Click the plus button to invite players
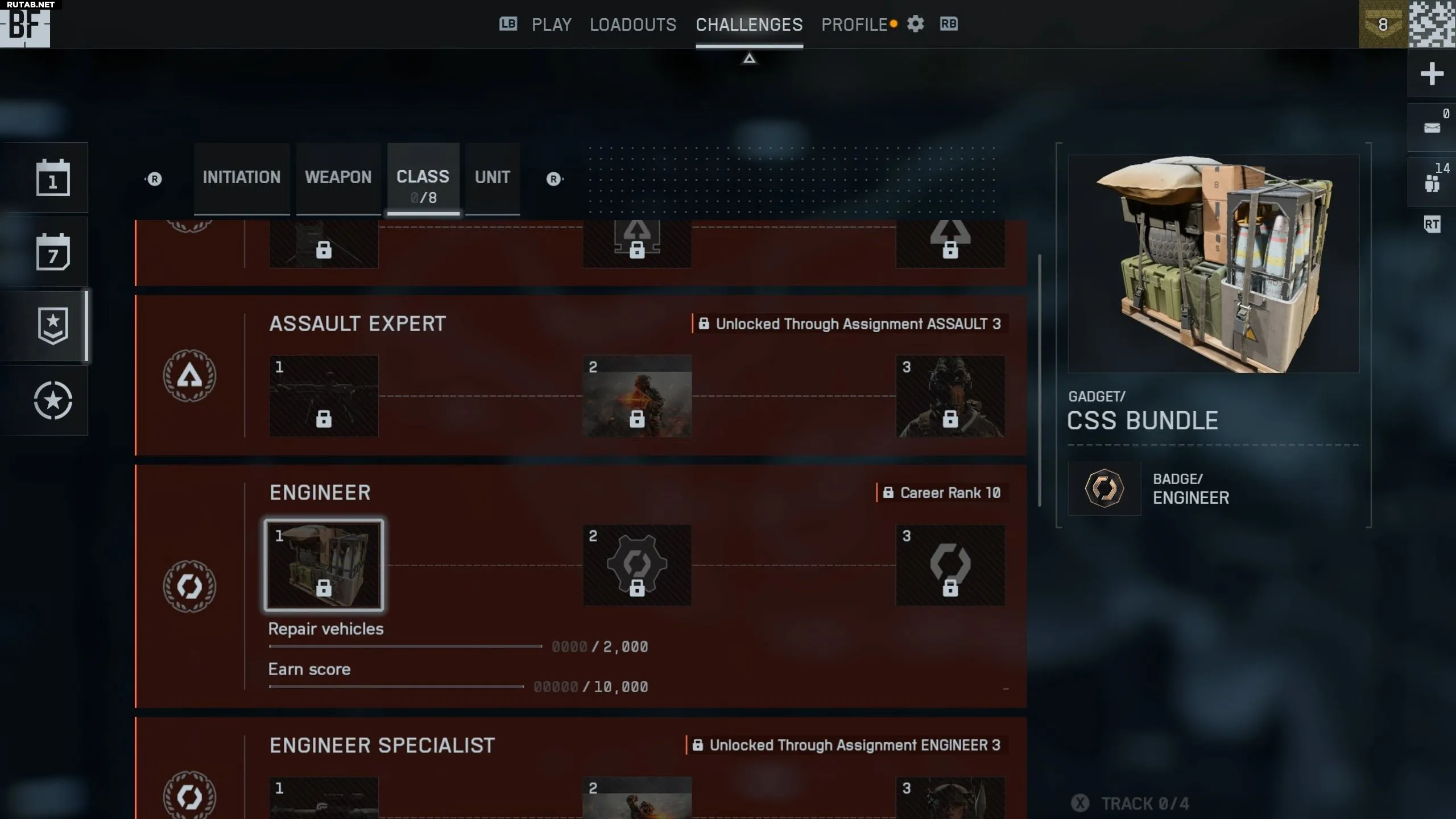Screen dimensions: 1456x819 [x=1431, y=73]
